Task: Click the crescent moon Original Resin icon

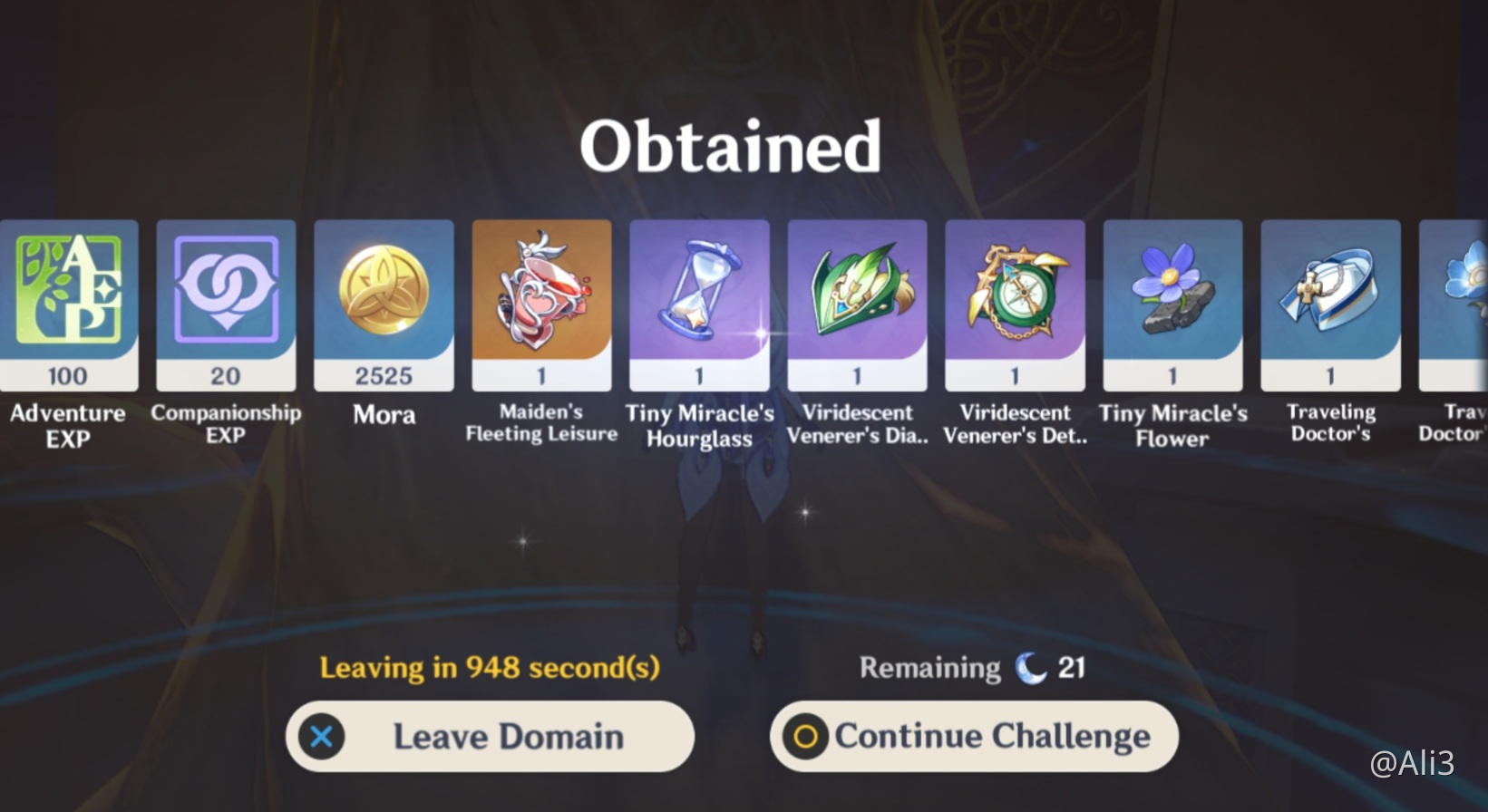Action: 1033,668
